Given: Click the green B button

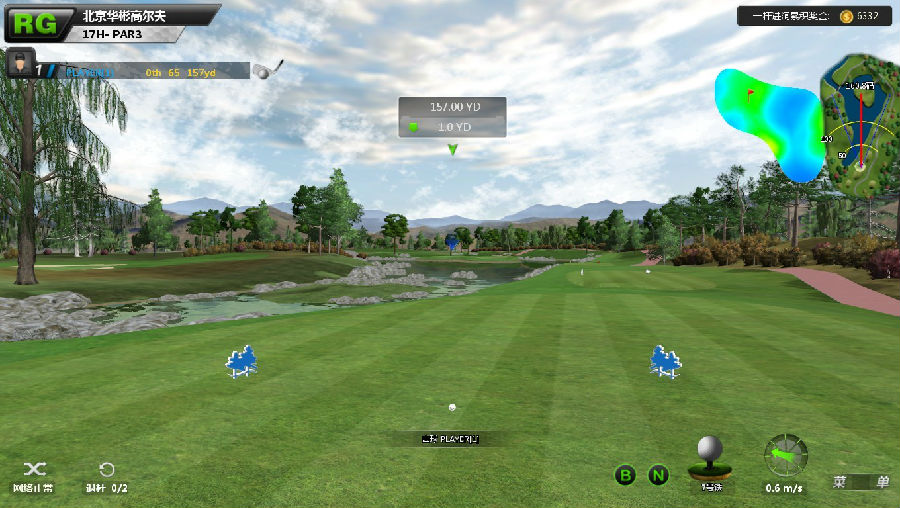Looking at the screenshot, I should pos(625,475).
